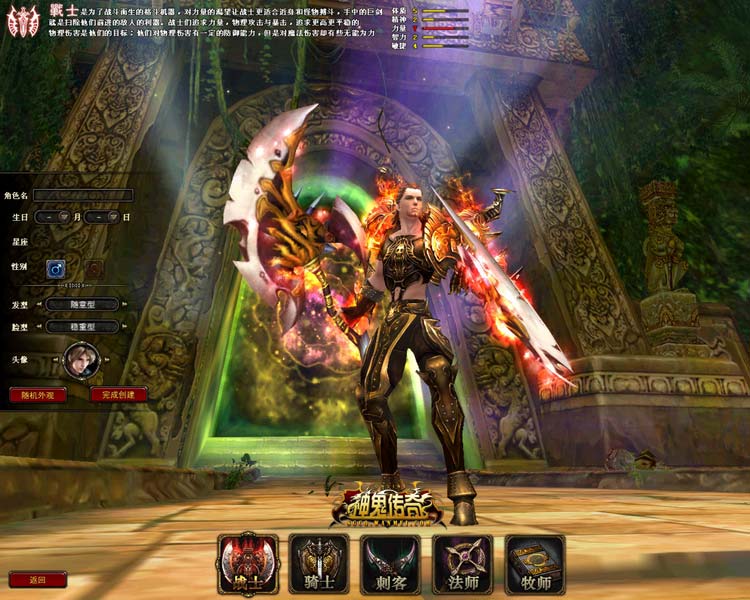Select the 战士 warrior class
This screenshot has height=600, width=750.
pos(247,564)
